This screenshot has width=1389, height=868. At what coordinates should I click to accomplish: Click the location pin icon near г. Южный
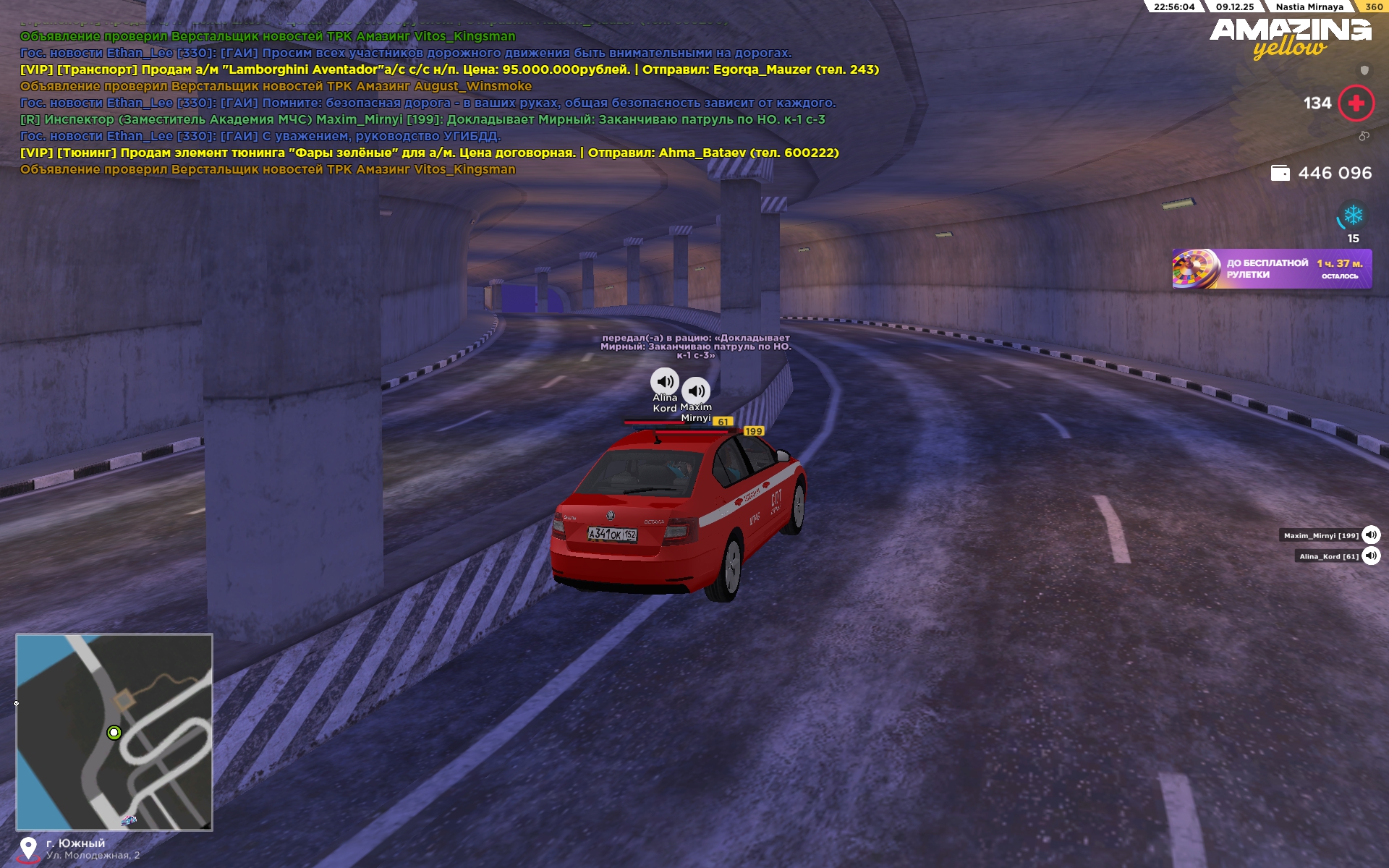28,848
